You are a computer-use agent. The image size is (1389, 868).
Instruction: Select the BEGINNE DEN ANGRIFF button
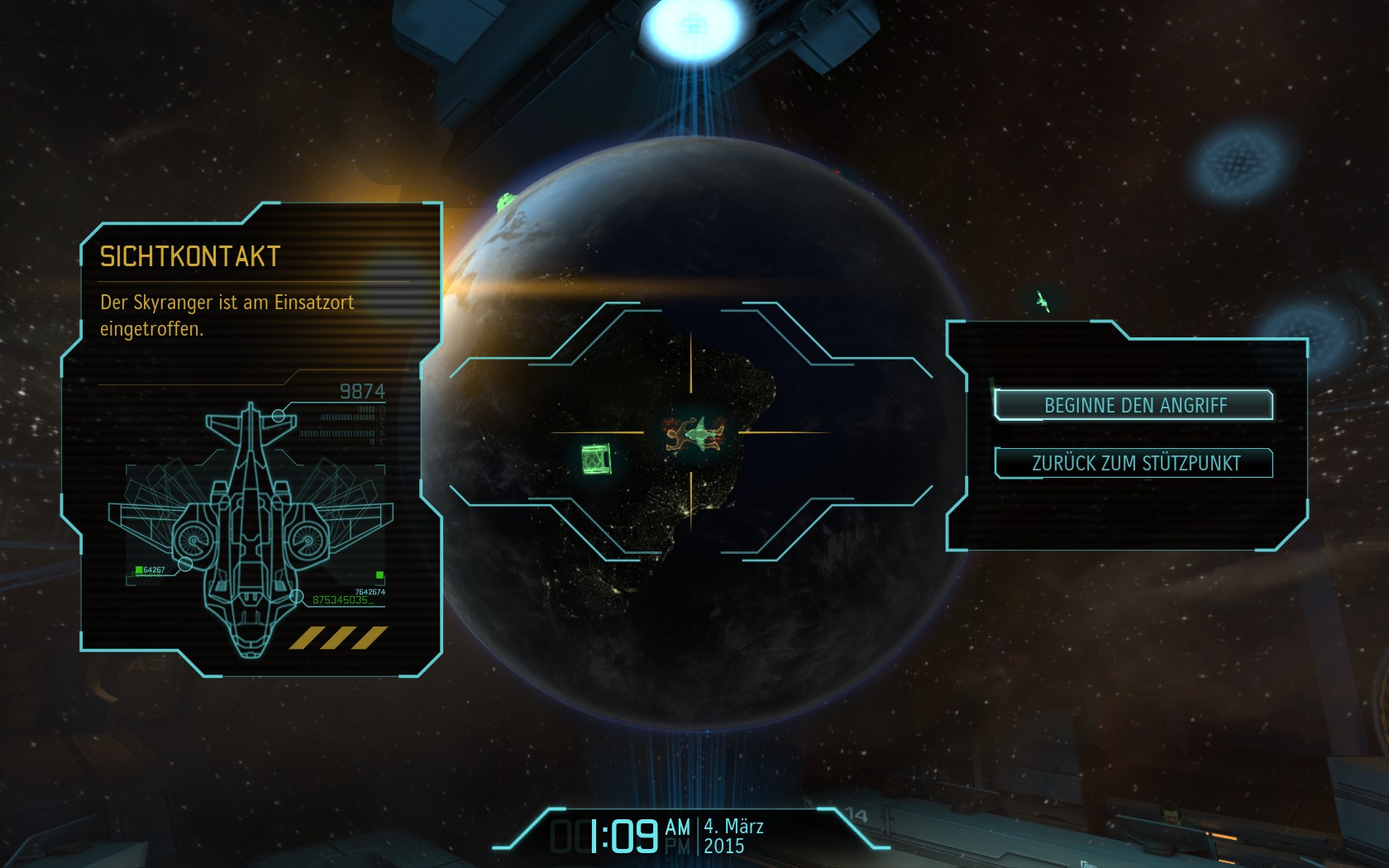click(1134, 405)
